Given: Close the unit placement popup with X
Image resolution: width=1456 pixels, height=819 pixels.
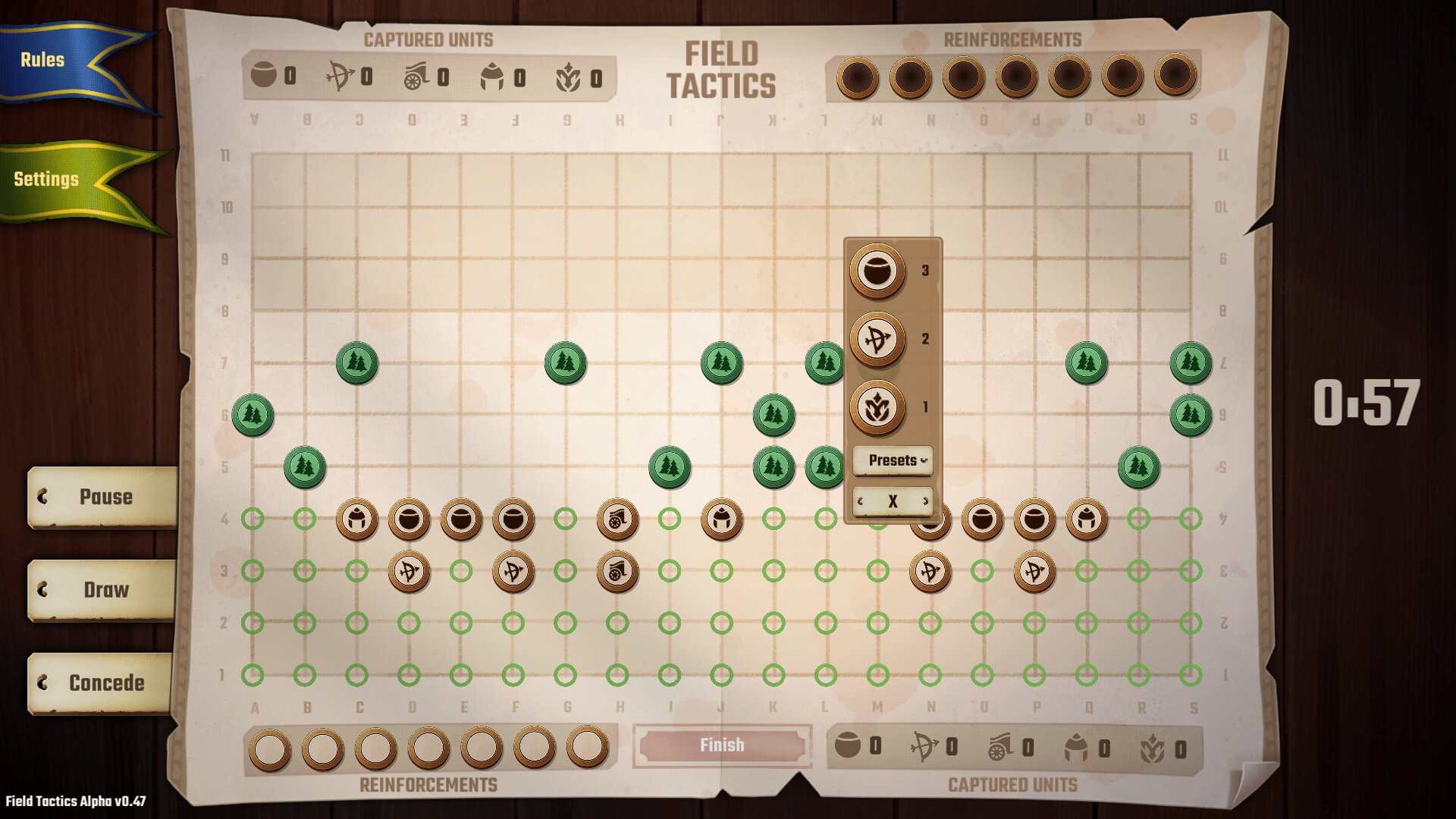Looking at the screenshot, I should tap(893, 501).
